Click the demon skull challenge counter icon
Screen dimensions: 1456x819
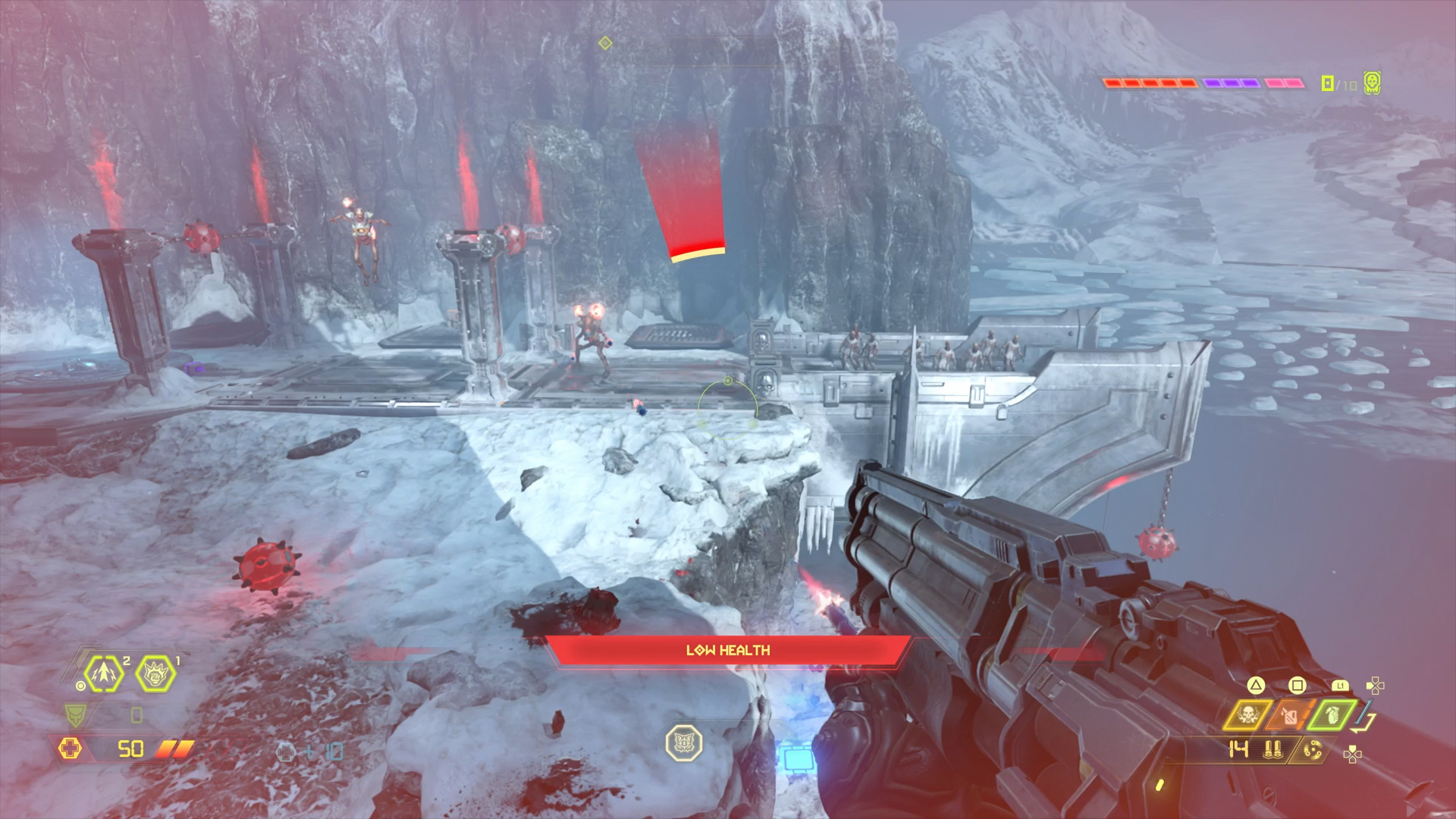[1371, 83]
